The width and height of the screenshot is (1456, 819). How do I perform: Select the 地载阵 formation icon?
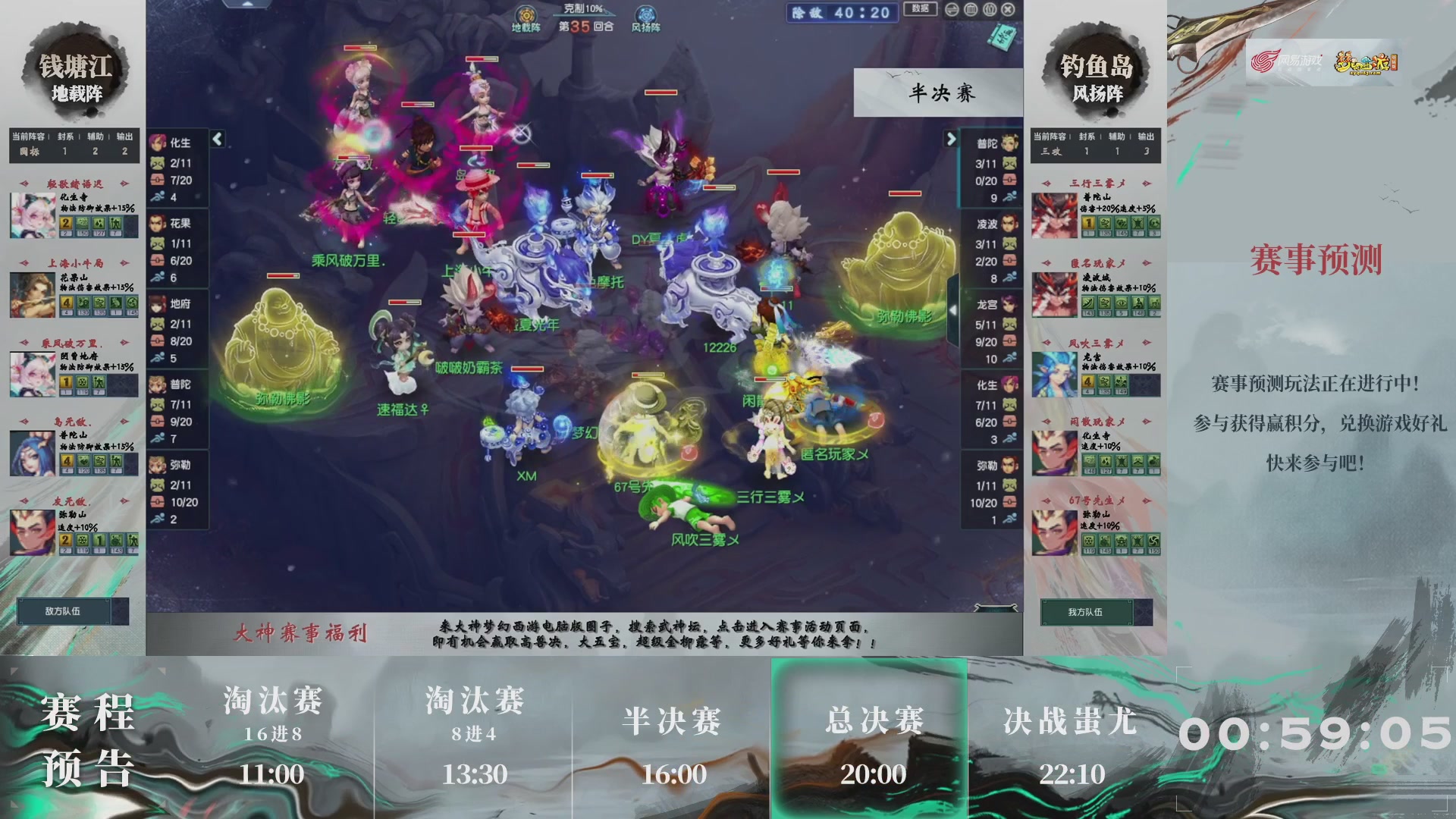526,14
